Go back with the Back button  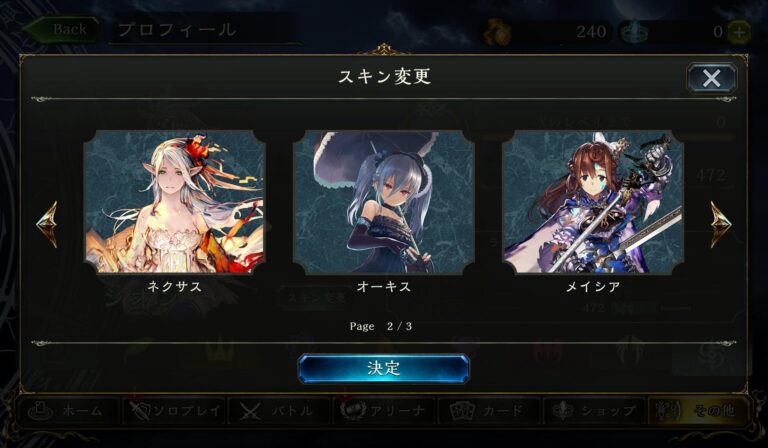(61, 29)
